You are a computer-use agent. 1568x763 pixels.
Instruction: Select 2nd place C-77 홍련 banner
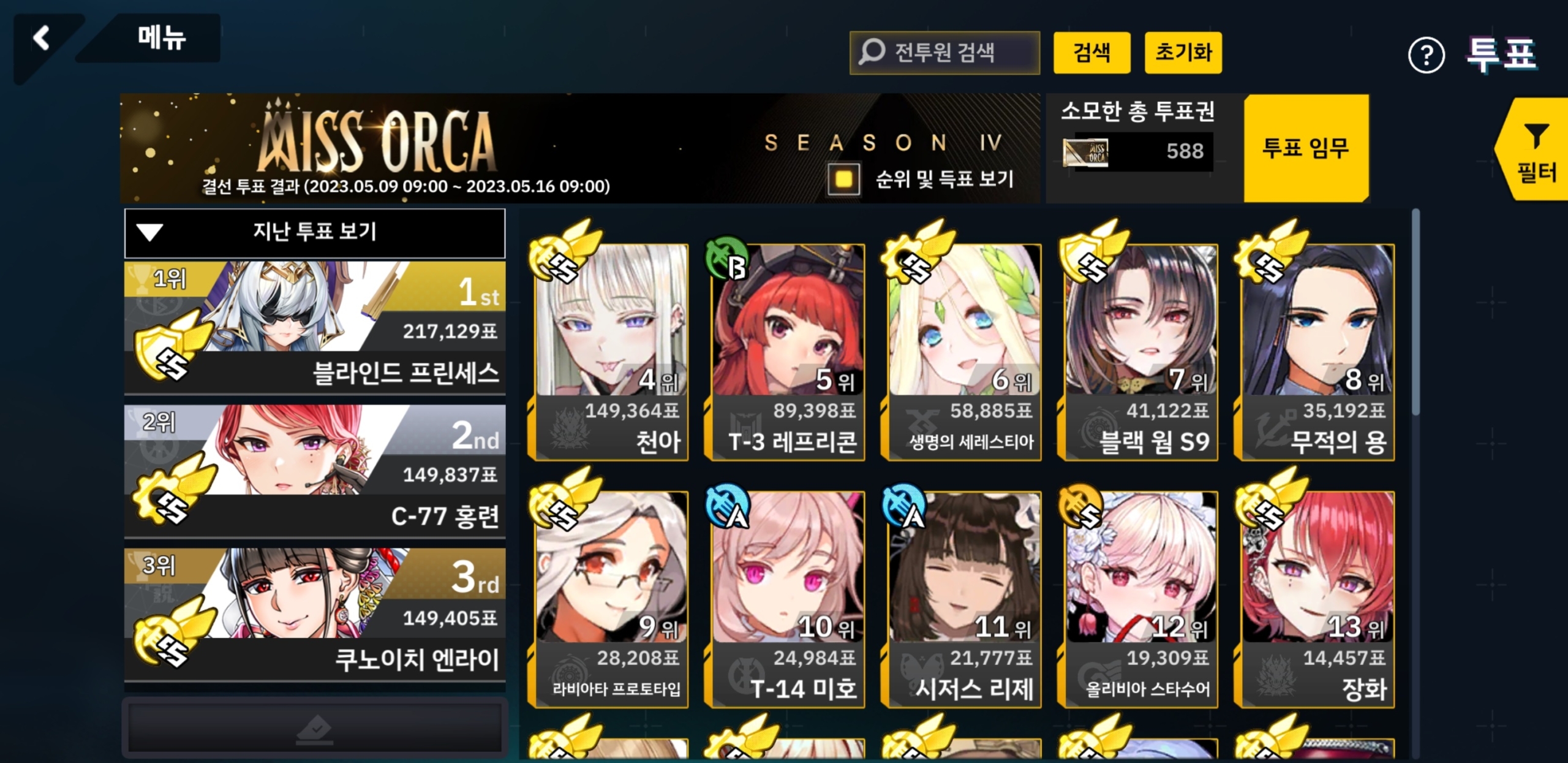coord(315,471)
